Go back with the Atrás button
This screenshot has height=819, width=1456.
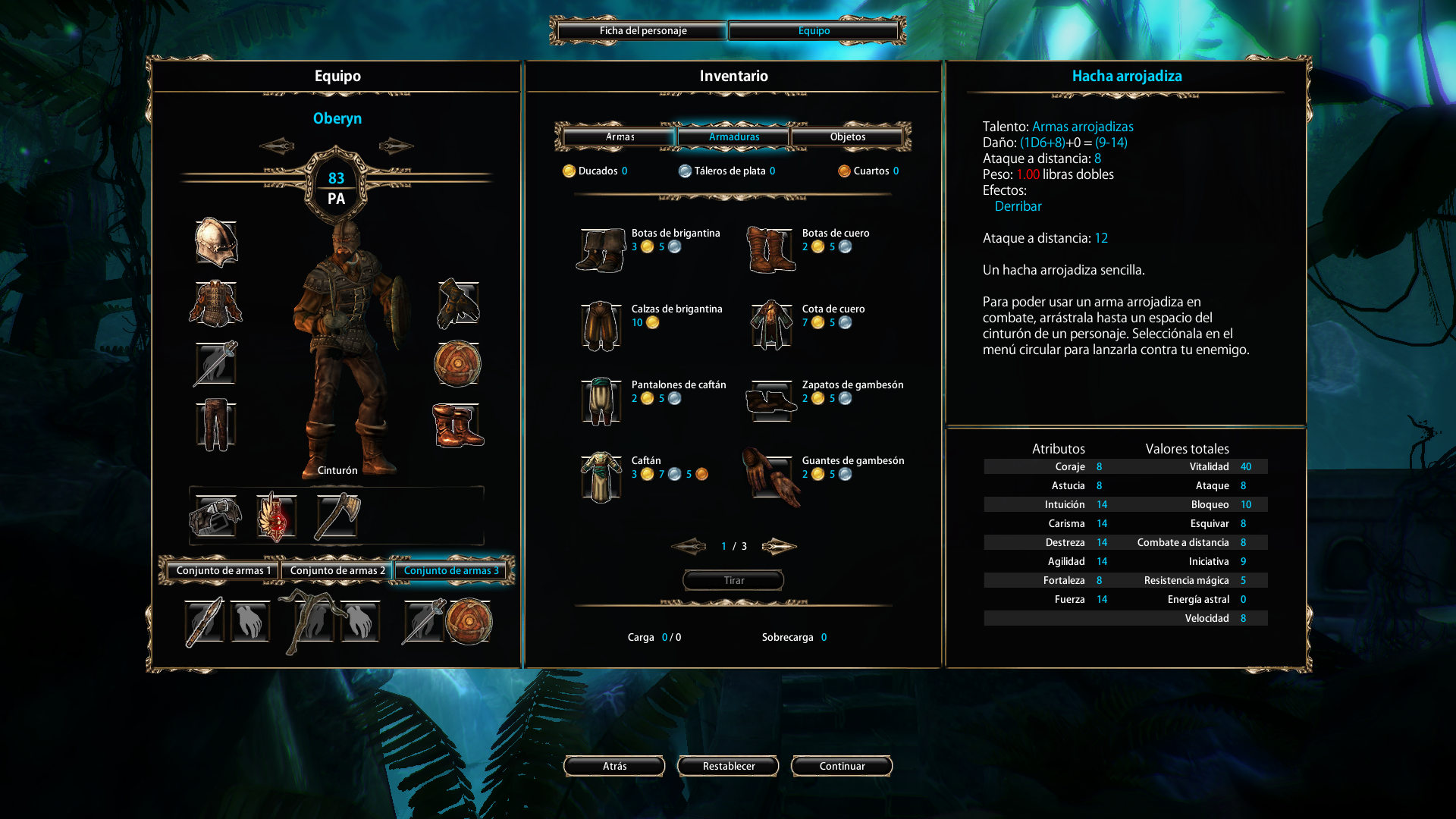click(614, 767)
